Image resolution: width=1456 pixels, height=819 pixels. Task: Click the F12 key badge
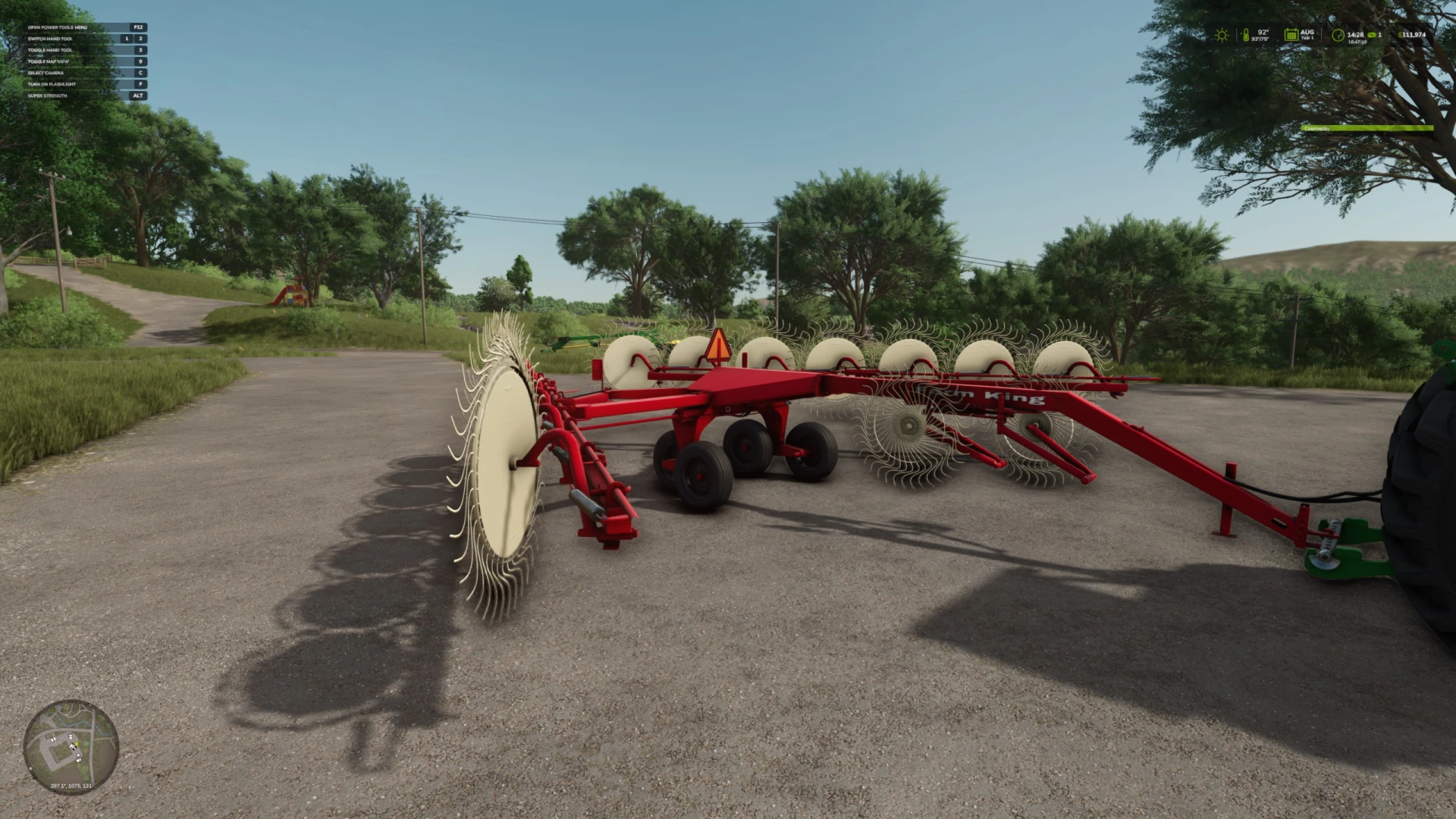pos(139,27)
